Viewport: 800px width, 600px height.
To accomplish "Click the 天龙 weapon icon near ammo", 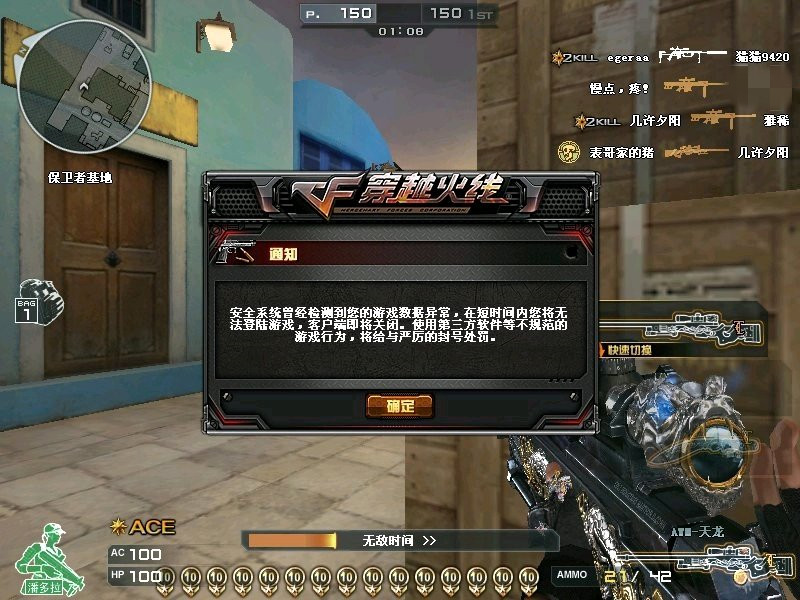I will point(742,559).
